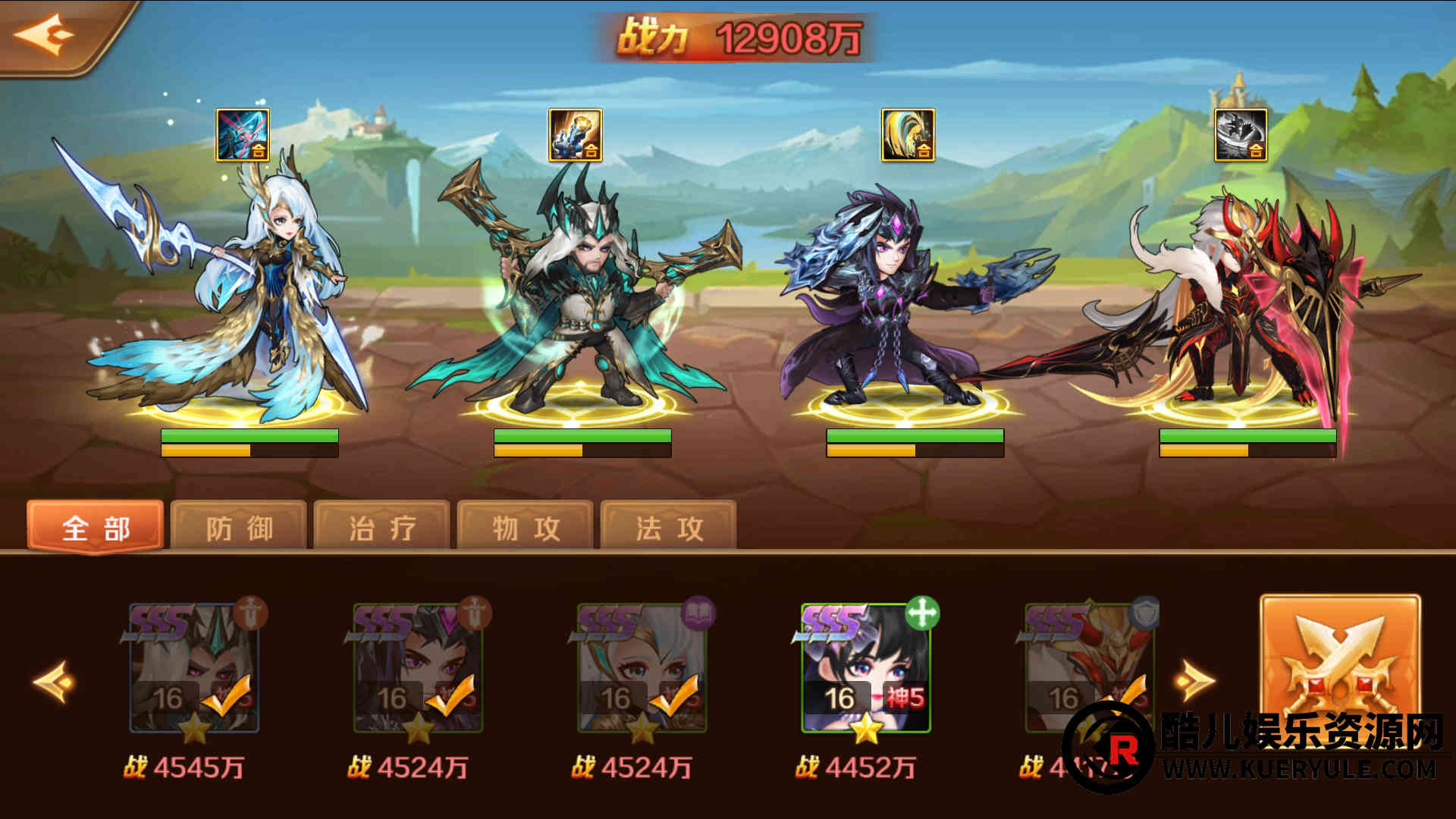Select the hero card with 4545万 power
Viewport: 1456px width, 819px height.
coord(194,669)
